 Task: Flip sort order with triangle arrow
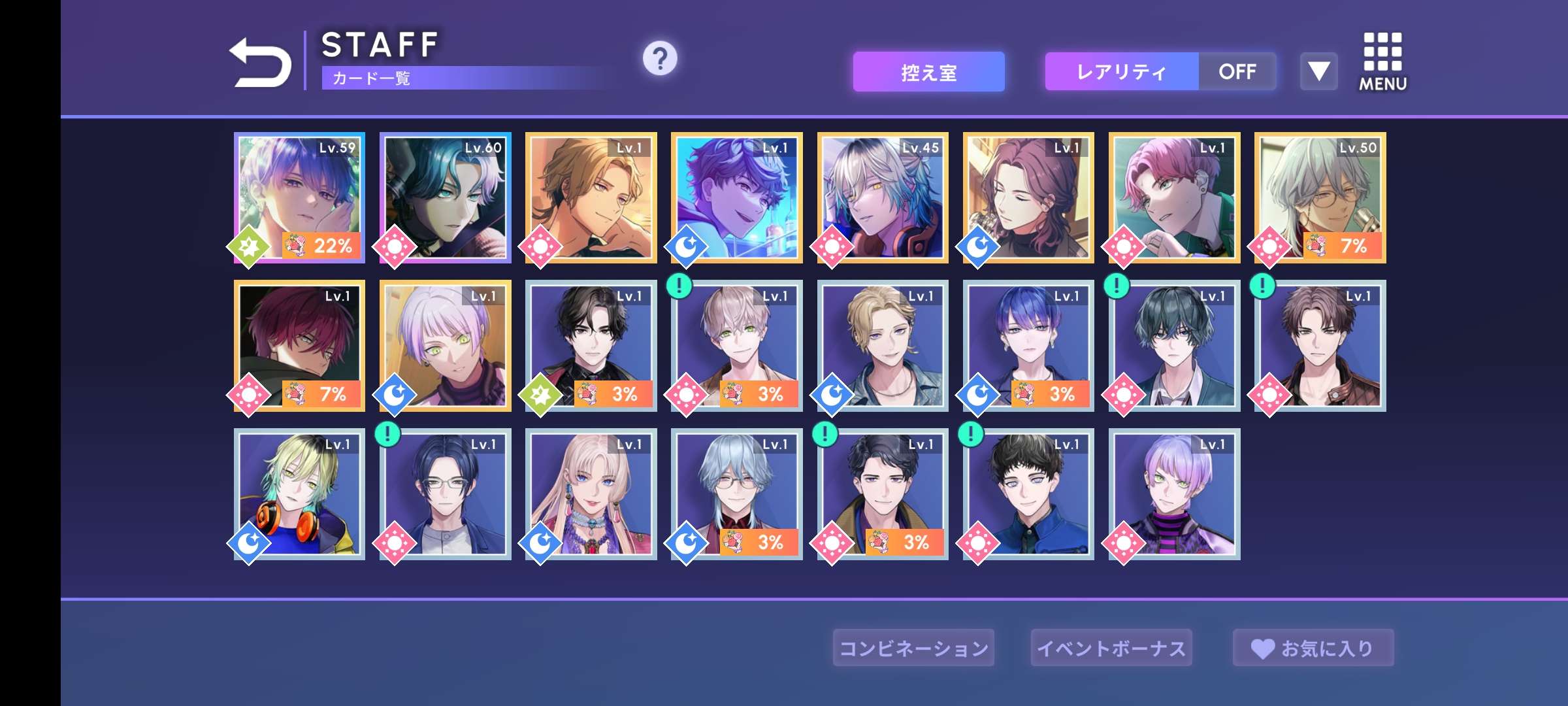[1318, 72]
